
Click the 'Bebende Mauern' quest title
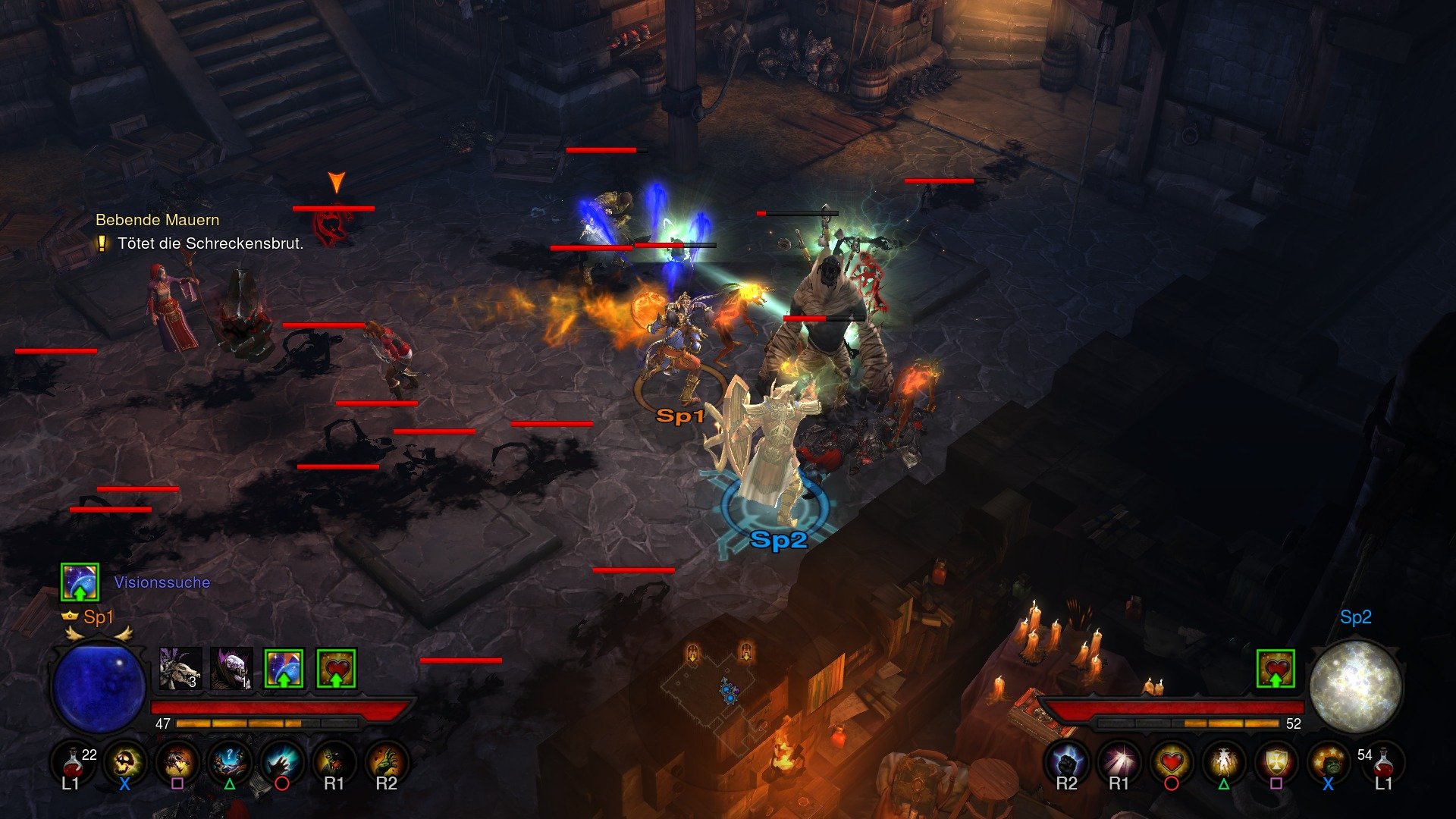tap(156, 221)
